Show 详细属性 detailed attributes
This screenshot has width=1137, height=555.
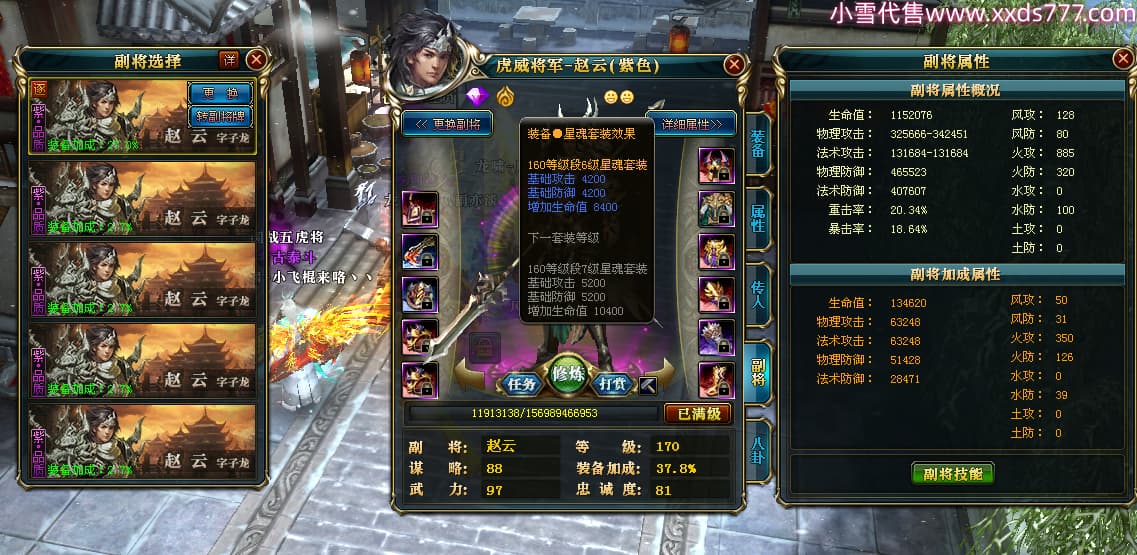[691, 124]
